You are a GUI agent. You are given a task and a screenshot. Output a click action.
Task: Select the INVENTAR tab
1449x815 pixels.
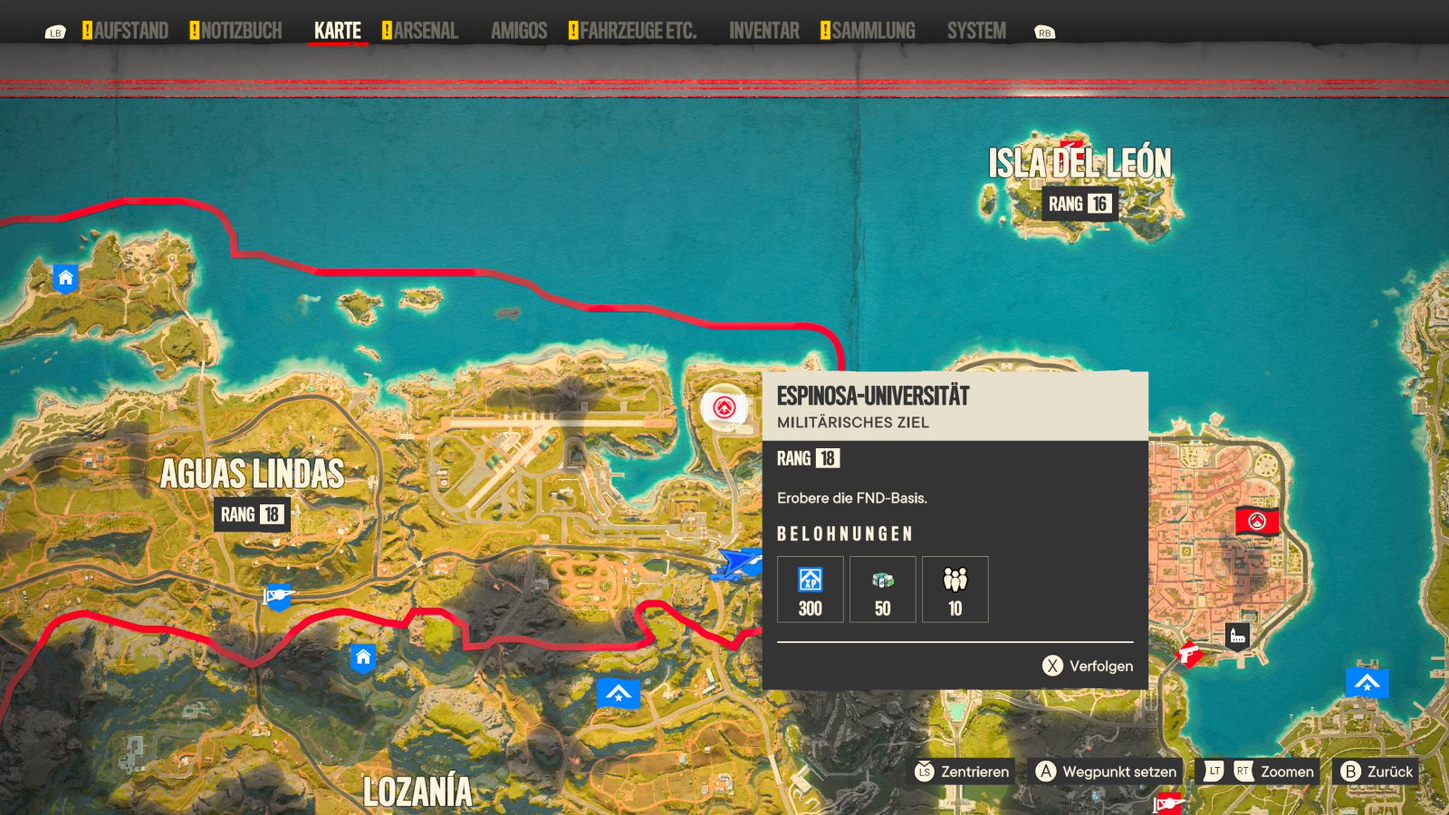pos(763,30)
